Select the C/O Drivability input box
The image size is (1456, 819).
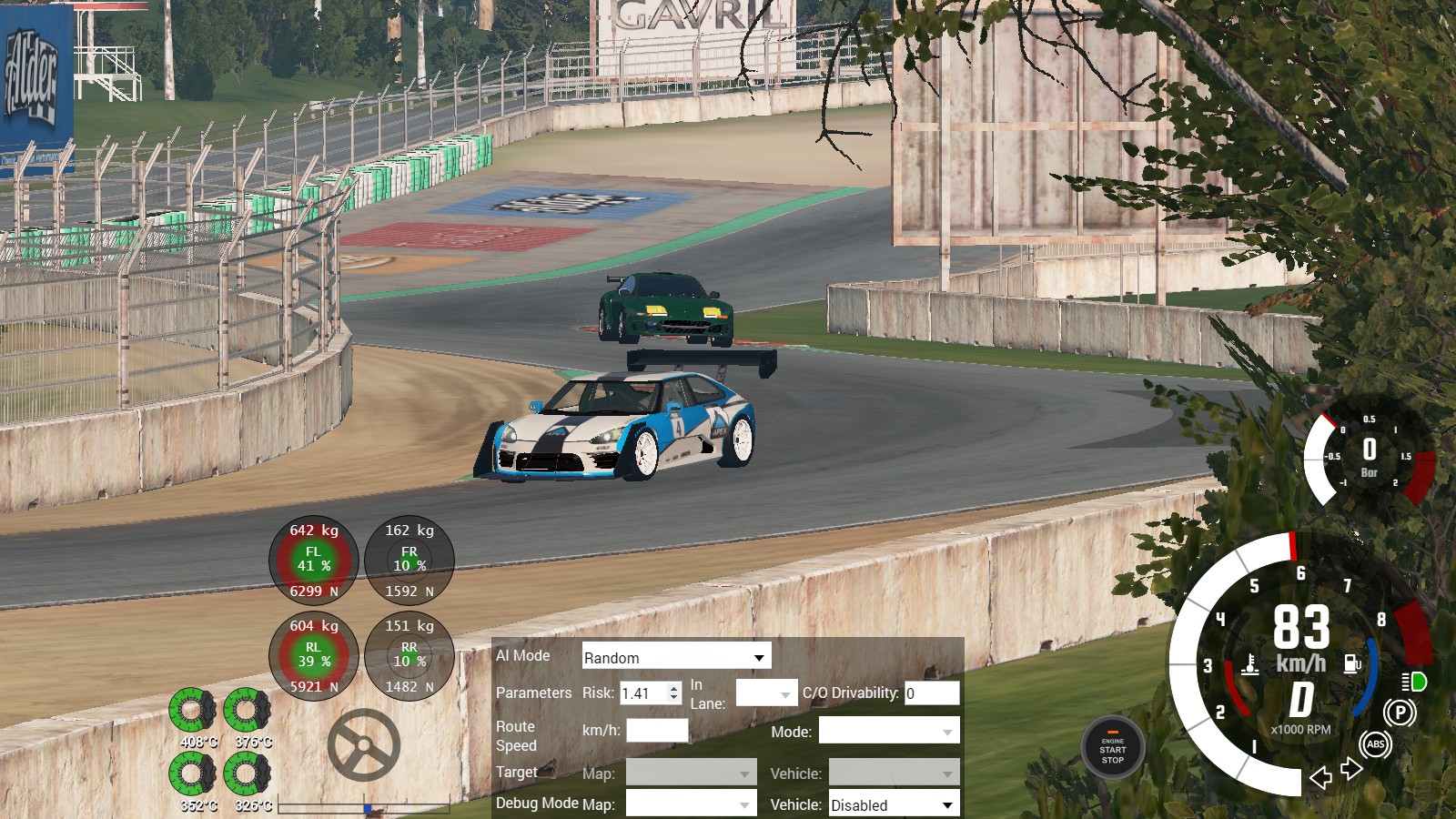click(x=931, y=693)
